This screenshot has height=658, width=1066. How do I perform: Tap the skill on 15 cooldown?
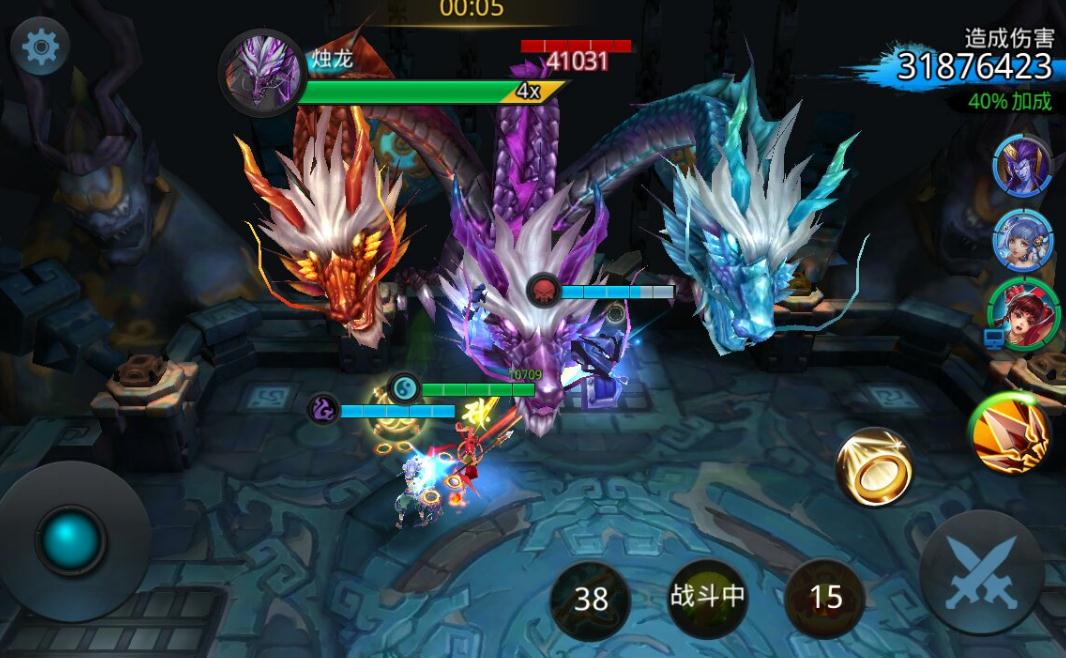pyautogui.click(x=825, y=597)
